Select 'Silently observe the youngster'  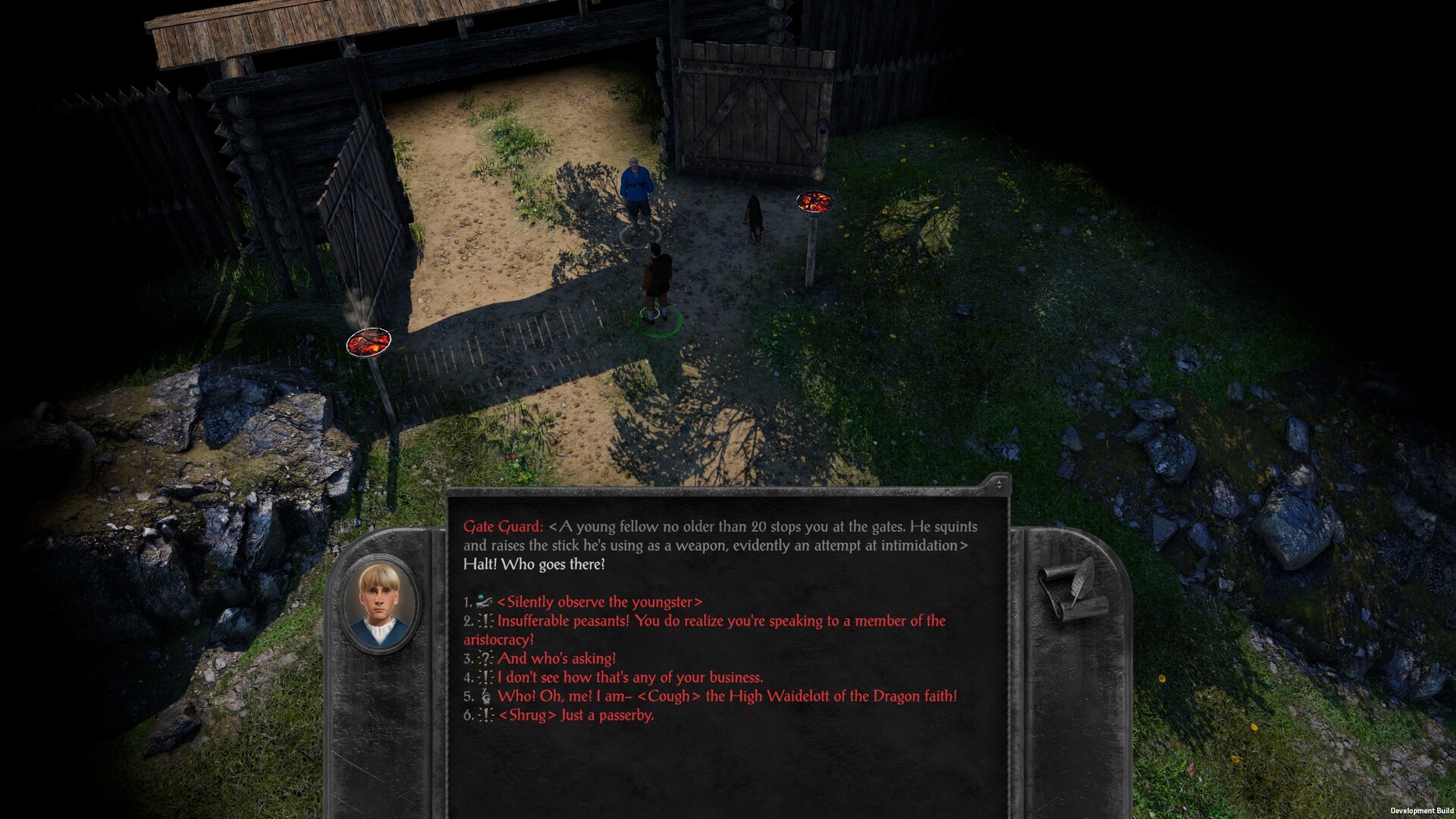pyautogui.click(x=599, y=602)
